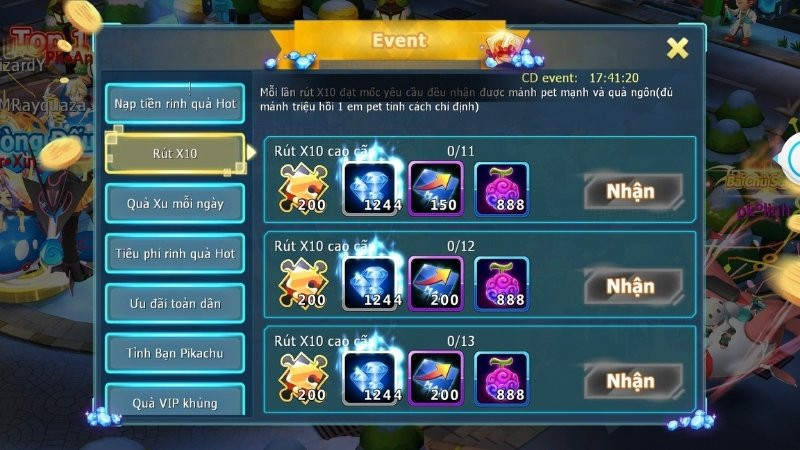Viewport: 800px width, 450px height.
Task: Close the Event window
Action: coord(677,48)
